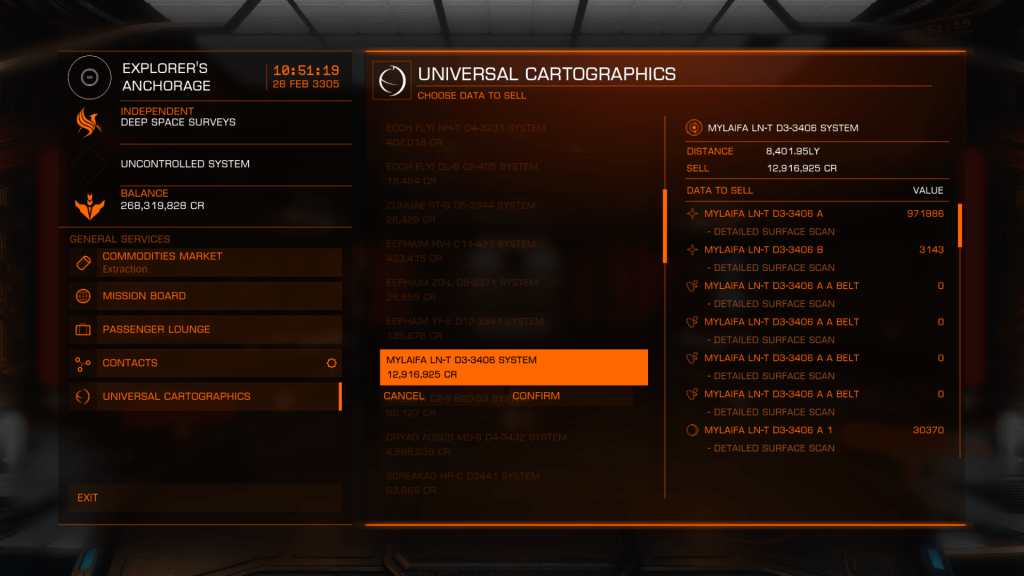The width and height of the screenshot is (1024, 576).
Task: Cancel the data sale
Action: [404, 397]
